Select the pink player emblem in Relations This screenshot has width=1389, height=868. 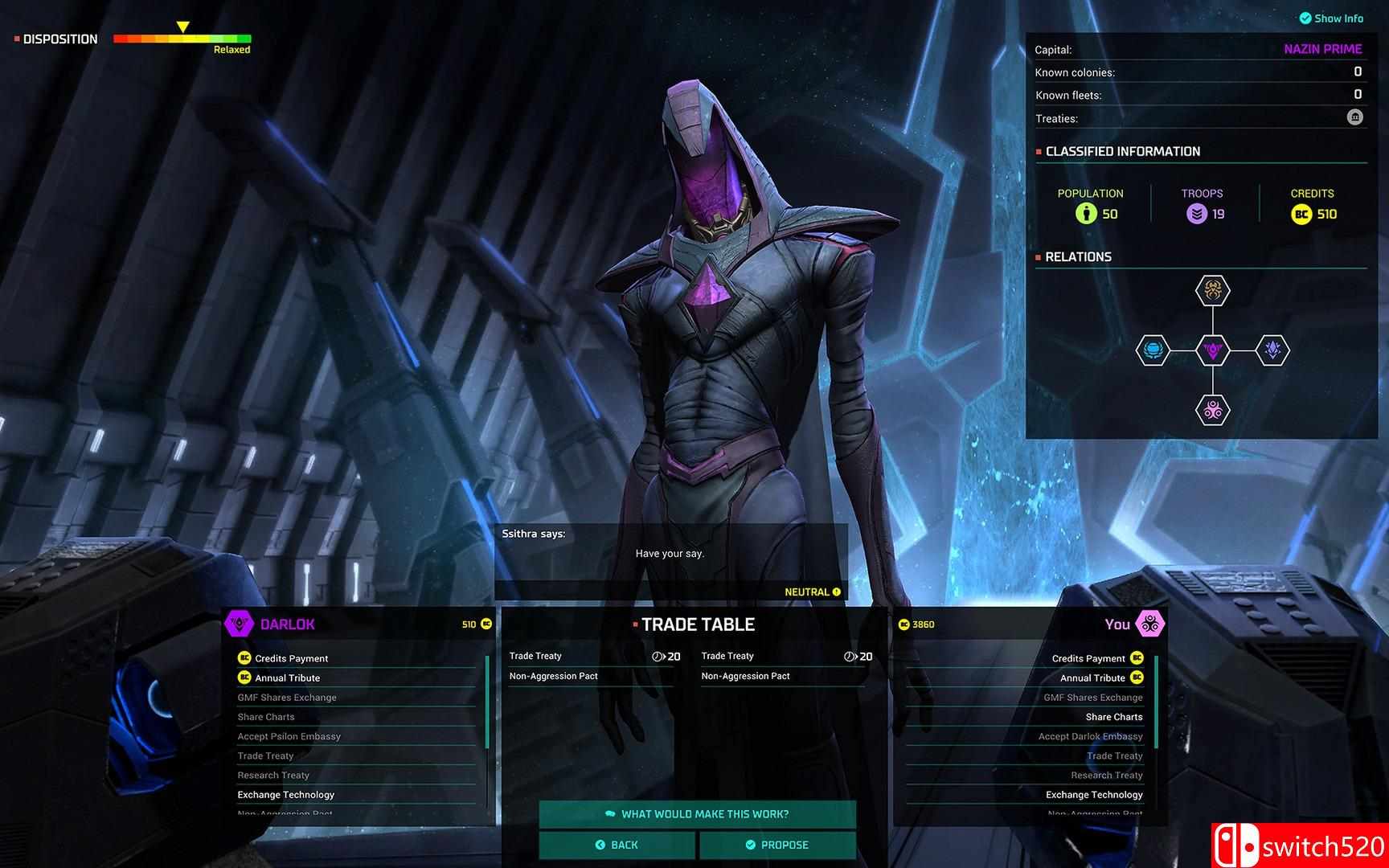1212,411
